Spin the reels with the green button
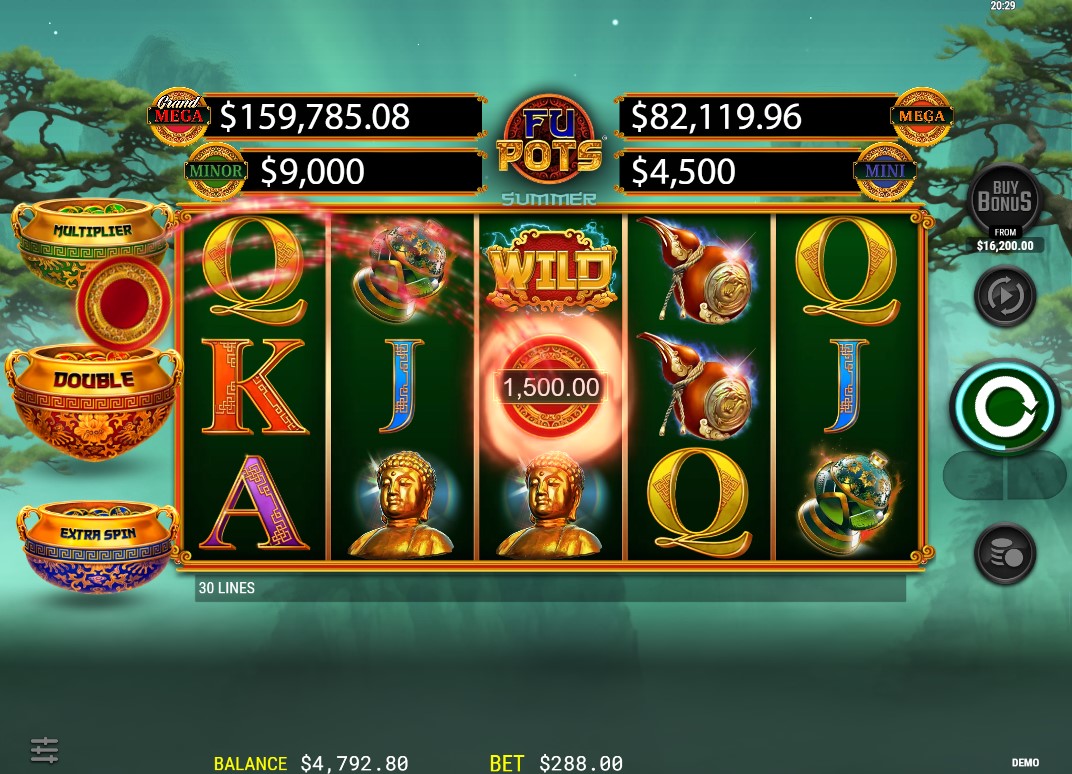Screen dimensions: 1072x774 tap(1004, 406)
